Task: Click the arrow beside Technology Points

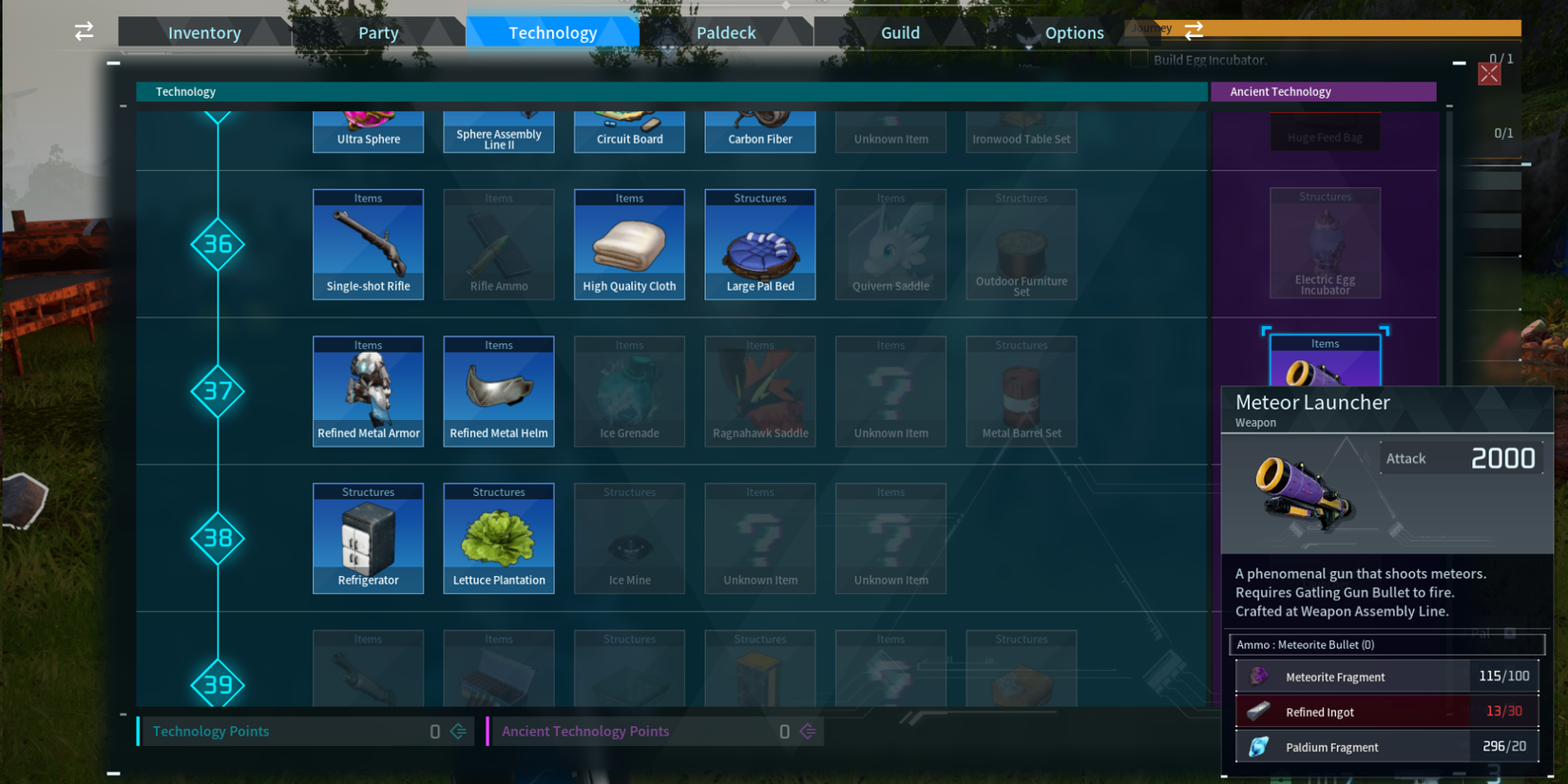Action: (x=457, y=731)
